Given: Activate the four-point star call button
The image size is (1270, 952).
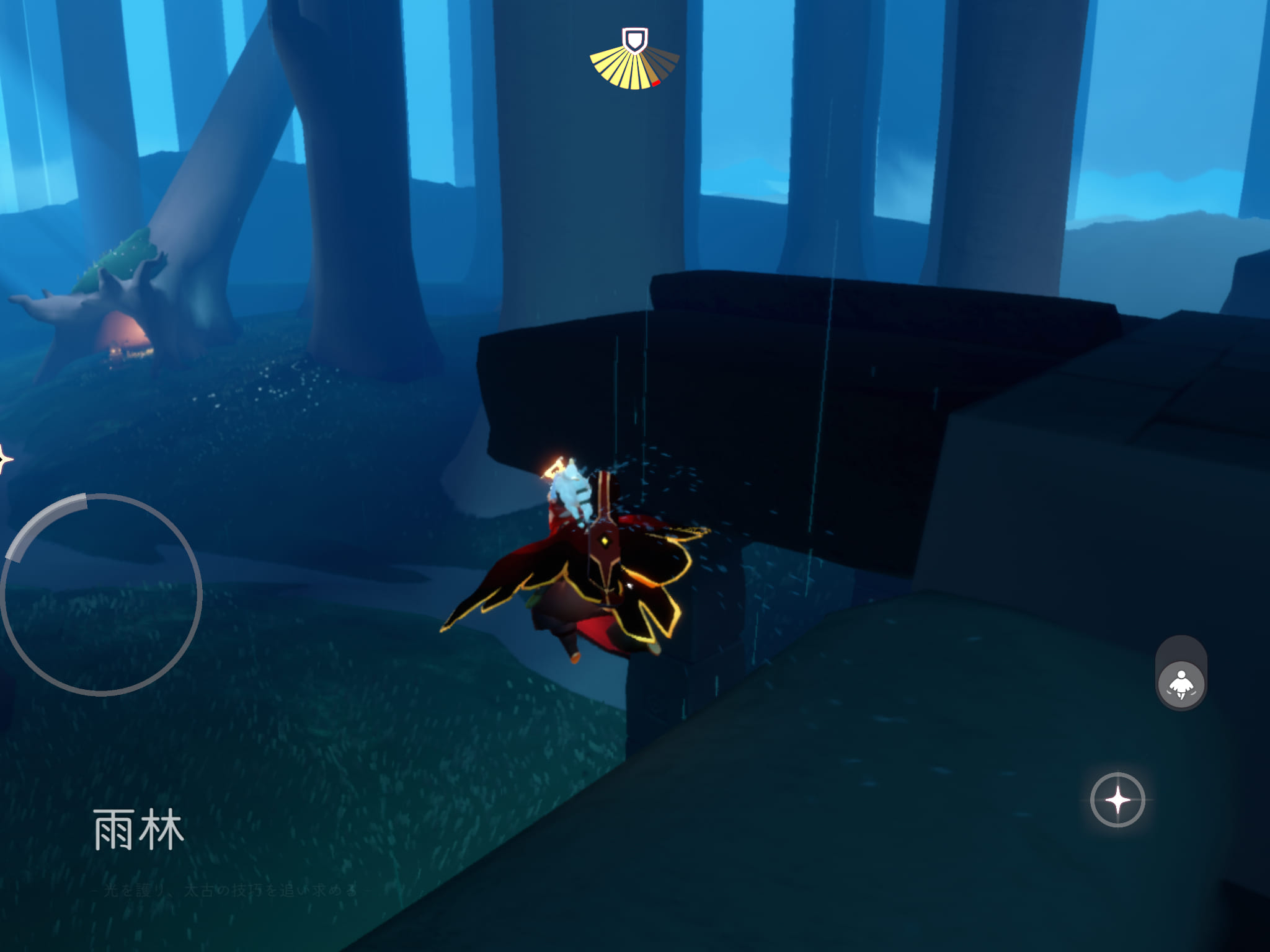Looking at the screenshot, I should coord(1117,800).
